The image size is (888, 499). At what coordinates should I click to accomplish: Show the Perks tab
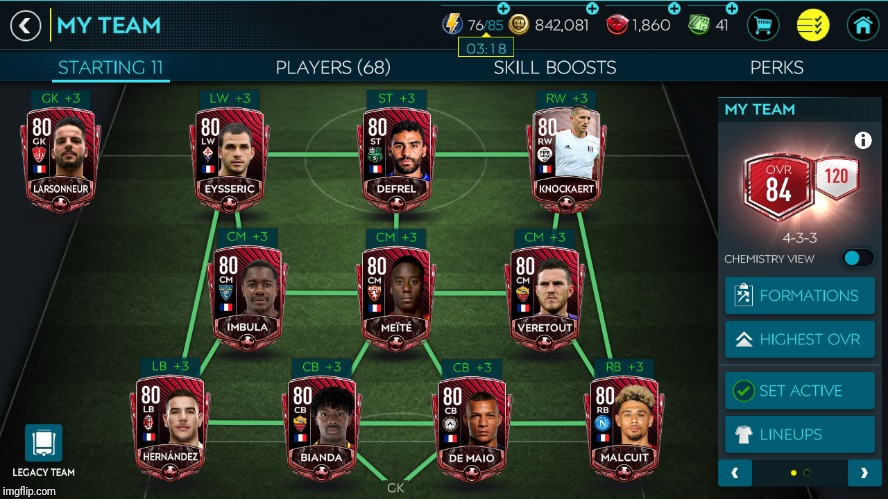[x=777, y=68]
